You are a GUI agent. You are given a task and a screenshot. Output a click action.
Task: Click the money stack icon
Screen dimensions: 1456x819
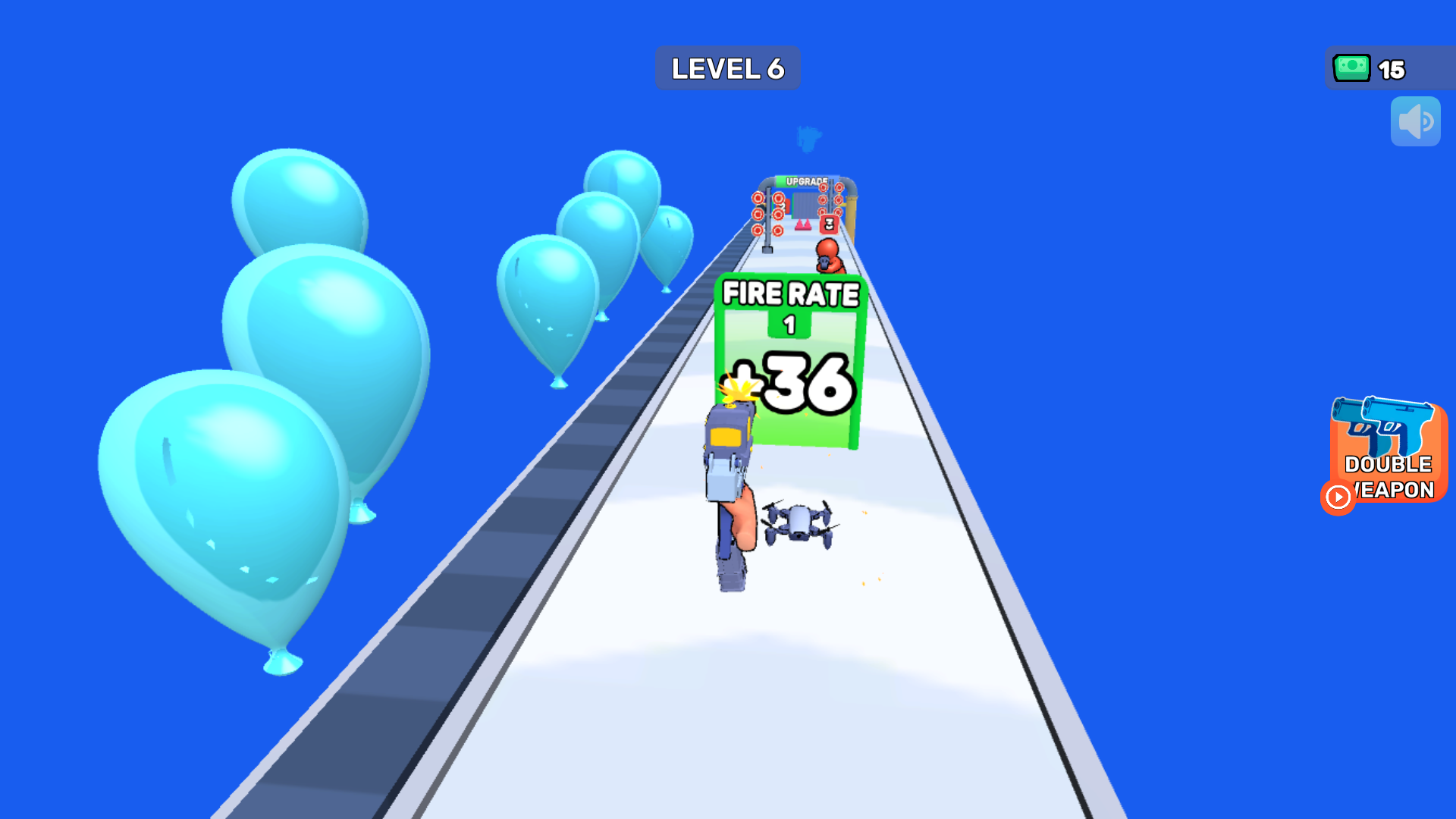1351,69
